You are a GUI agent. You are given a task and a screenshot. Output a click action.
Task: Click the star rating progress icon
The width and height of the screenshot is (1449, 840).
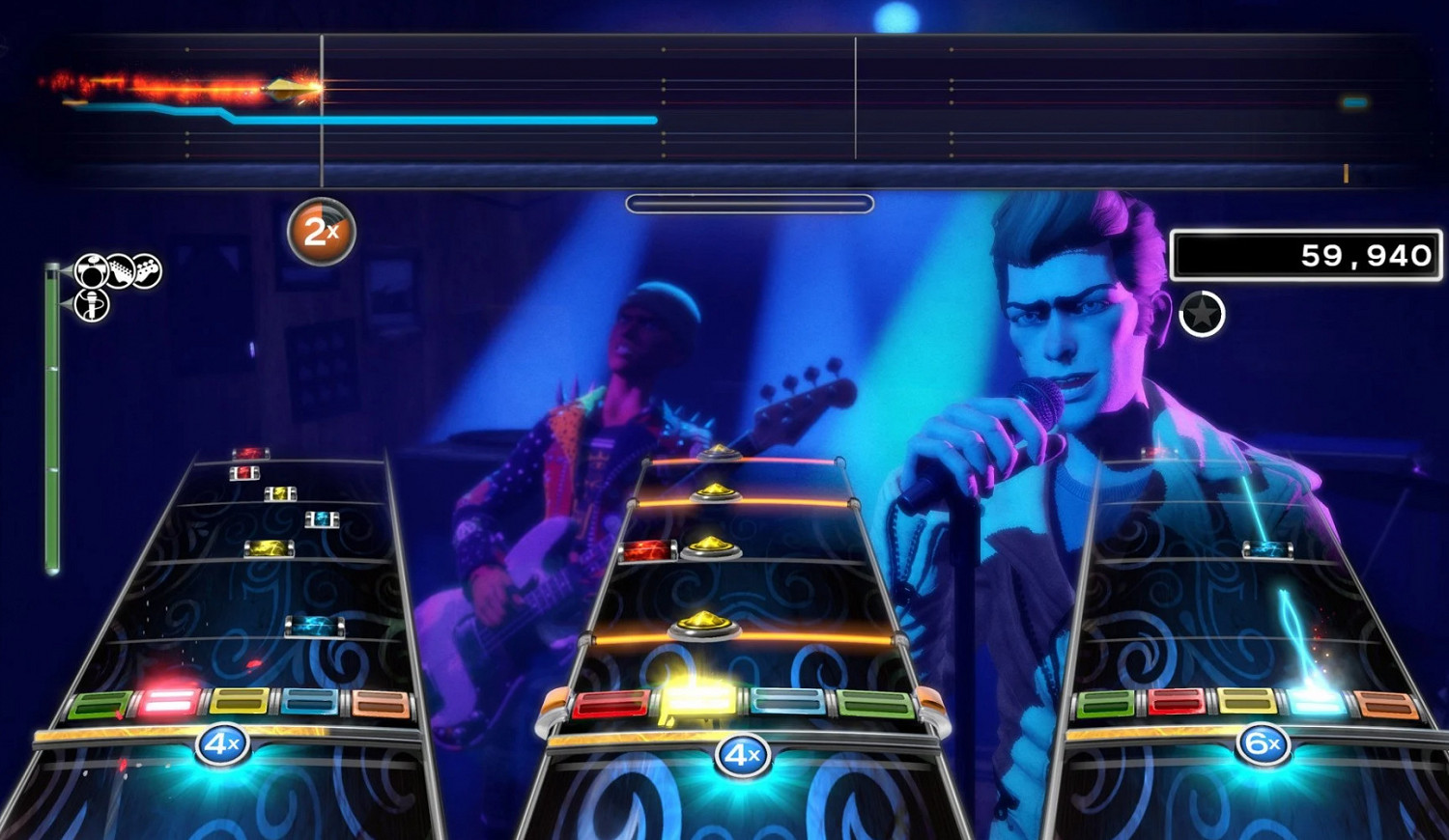pos(1201,313)
